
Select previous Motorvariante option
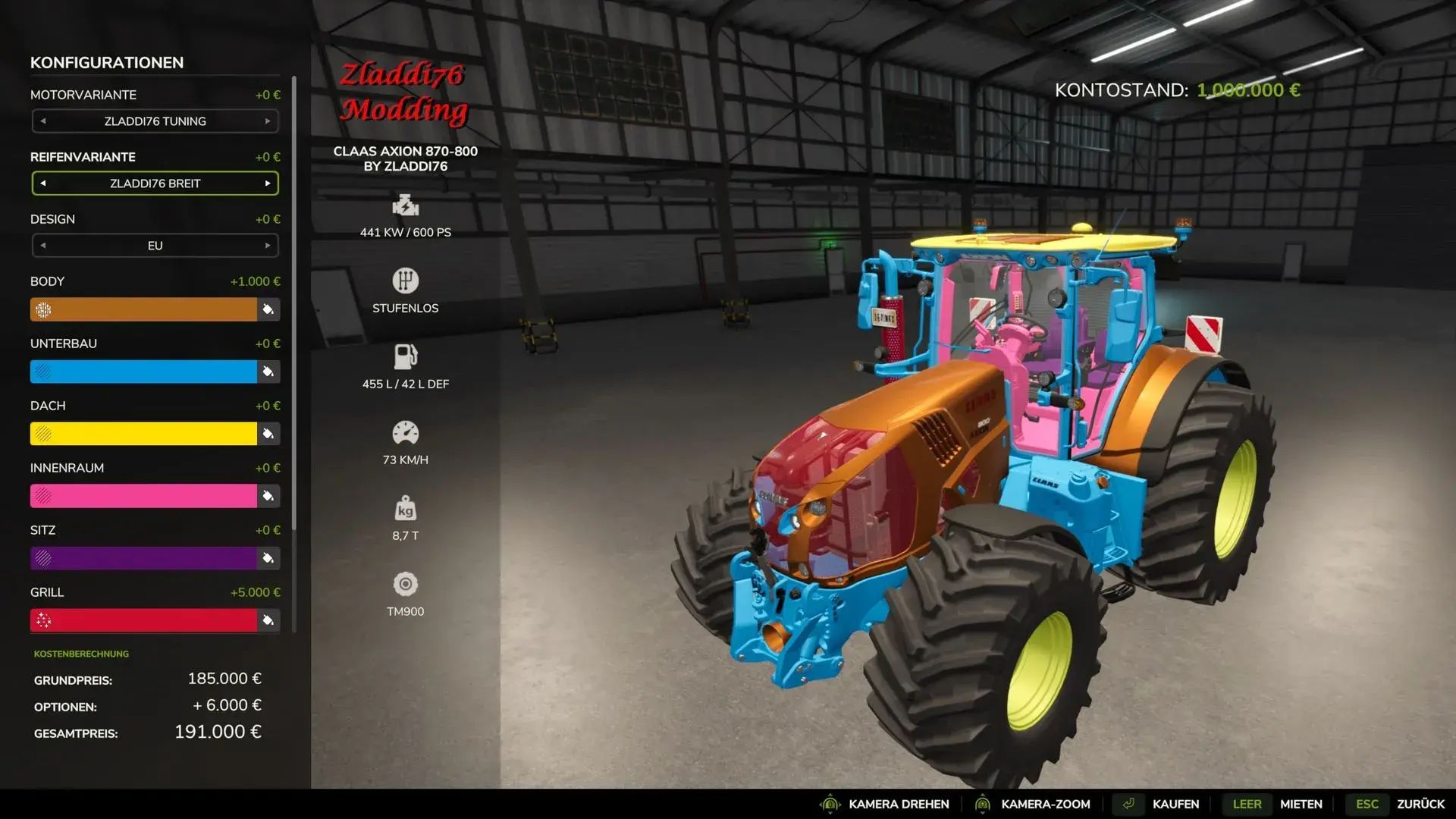(43, 121)
